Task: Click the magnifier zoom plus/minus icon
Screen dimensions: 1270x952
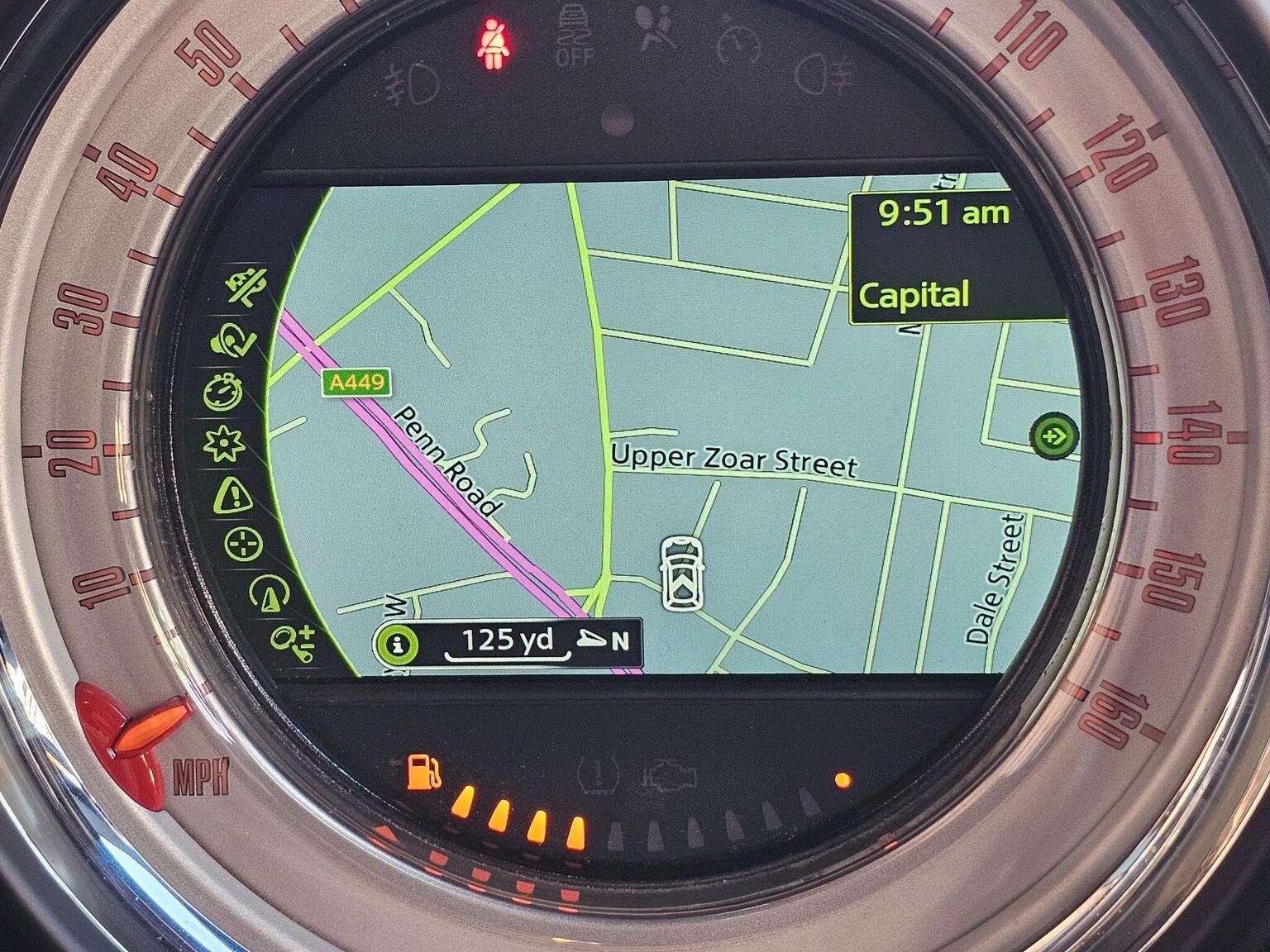Action: tap(294, 641)
